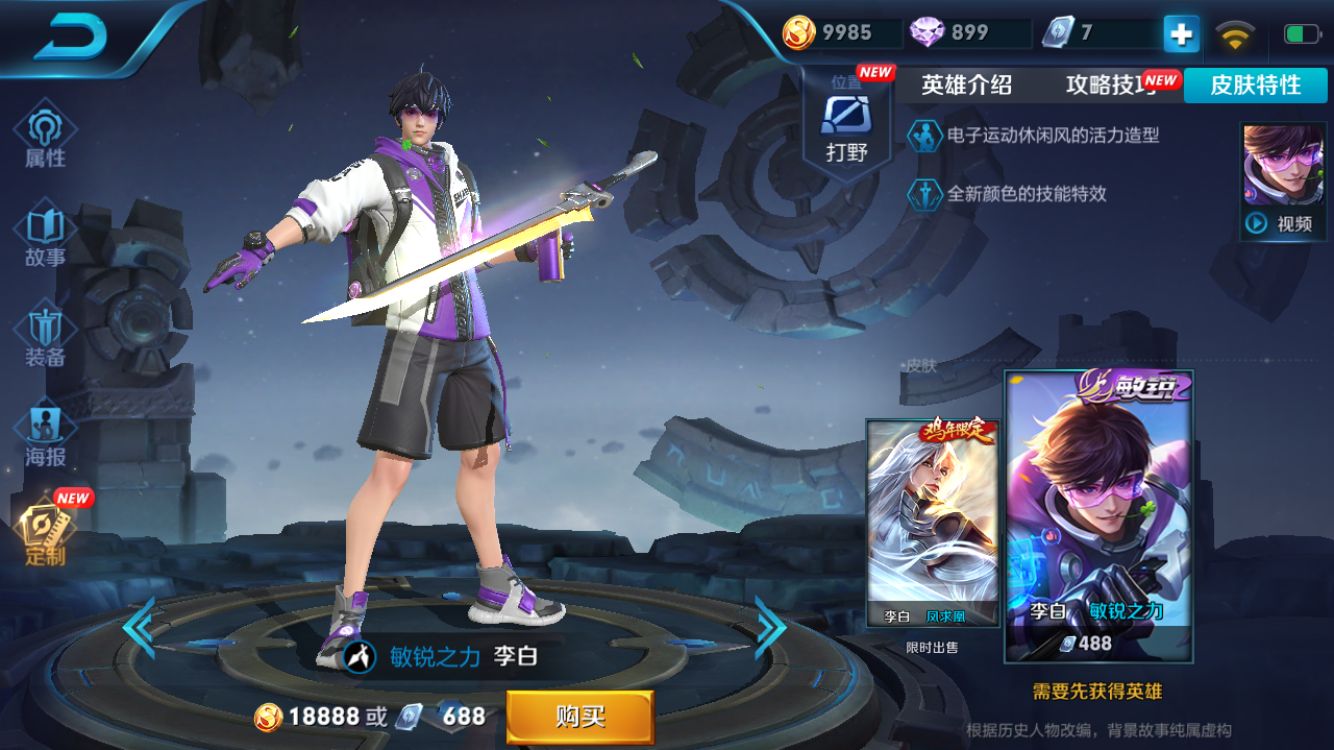Select the 皮肤特性 tab
Image resolution: width=1334 pixels, height=750 pixels.
pos(1255,86)
